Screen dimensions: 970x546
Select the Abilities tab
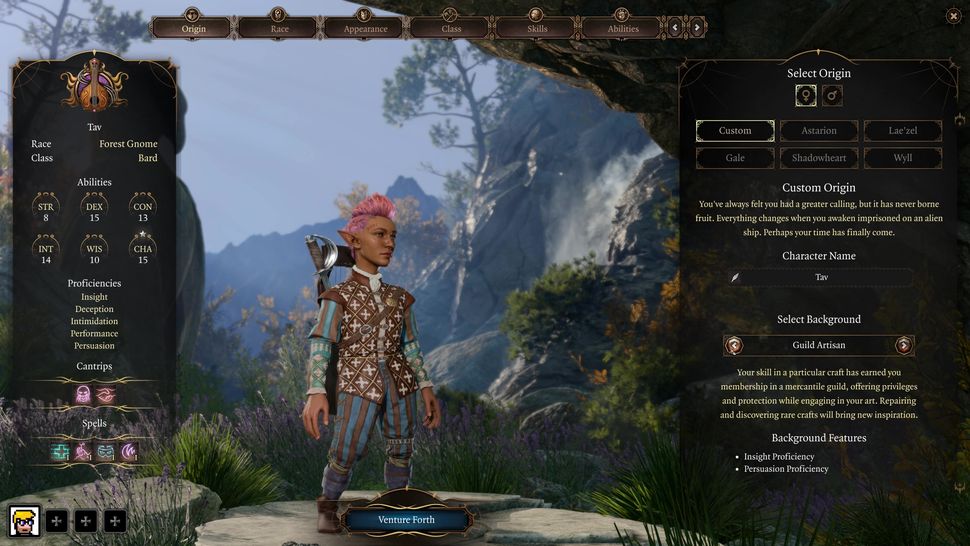623,27
